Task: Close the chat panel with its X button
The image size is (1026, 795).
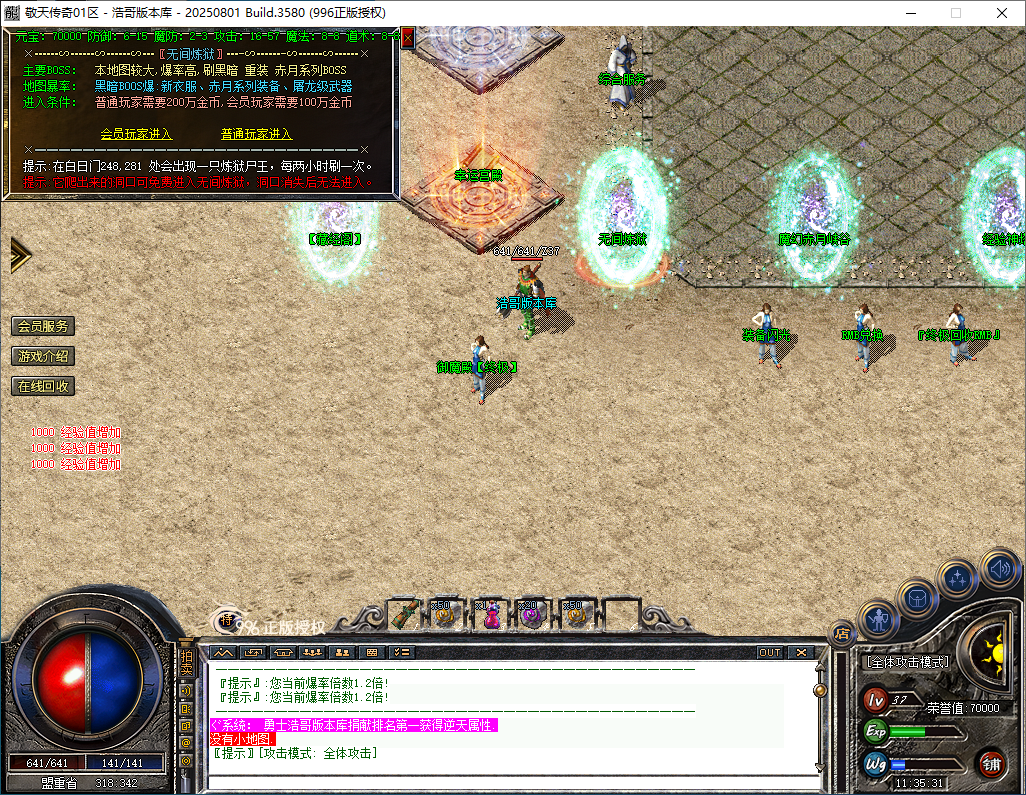Action: coord(800,652)
